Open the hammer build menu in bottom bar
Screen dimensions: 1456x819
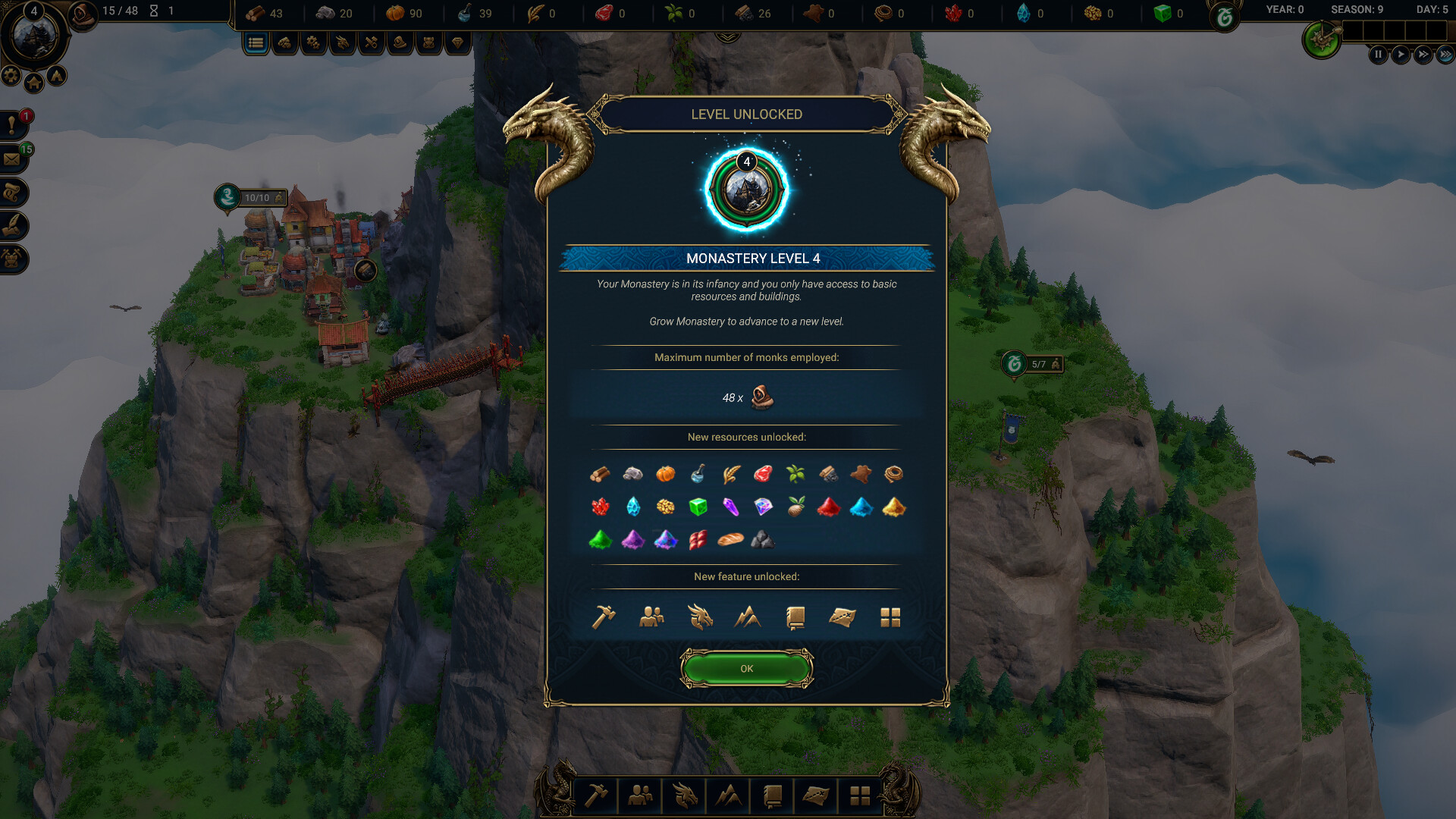[x=596, y=795]
